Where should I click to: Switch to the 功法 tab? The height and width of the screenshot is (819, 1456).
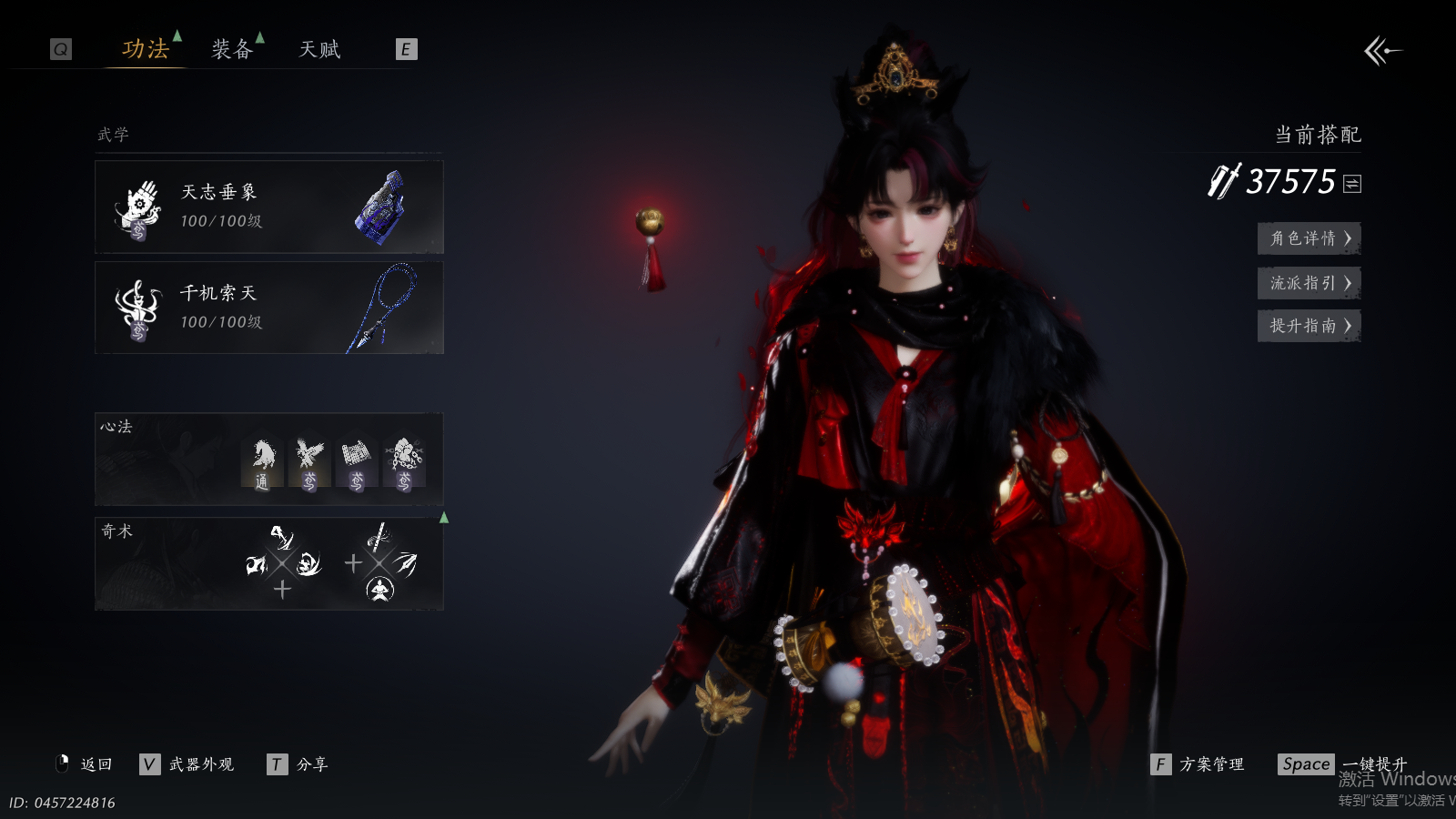pos(146,49)
